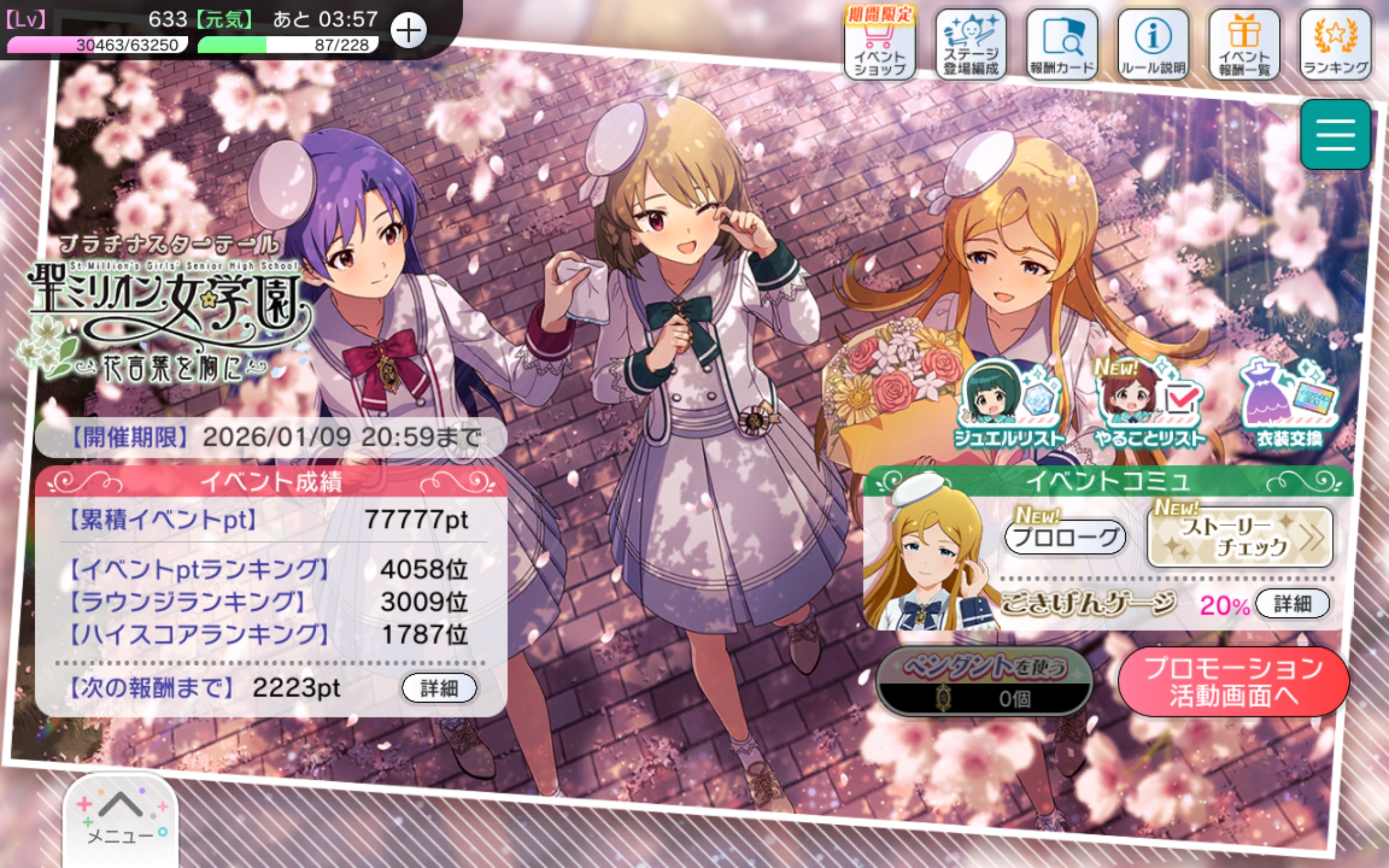Play the プロローグ prologue story
This screenshot has width=1389, height=868.
tap(1065, 537)
